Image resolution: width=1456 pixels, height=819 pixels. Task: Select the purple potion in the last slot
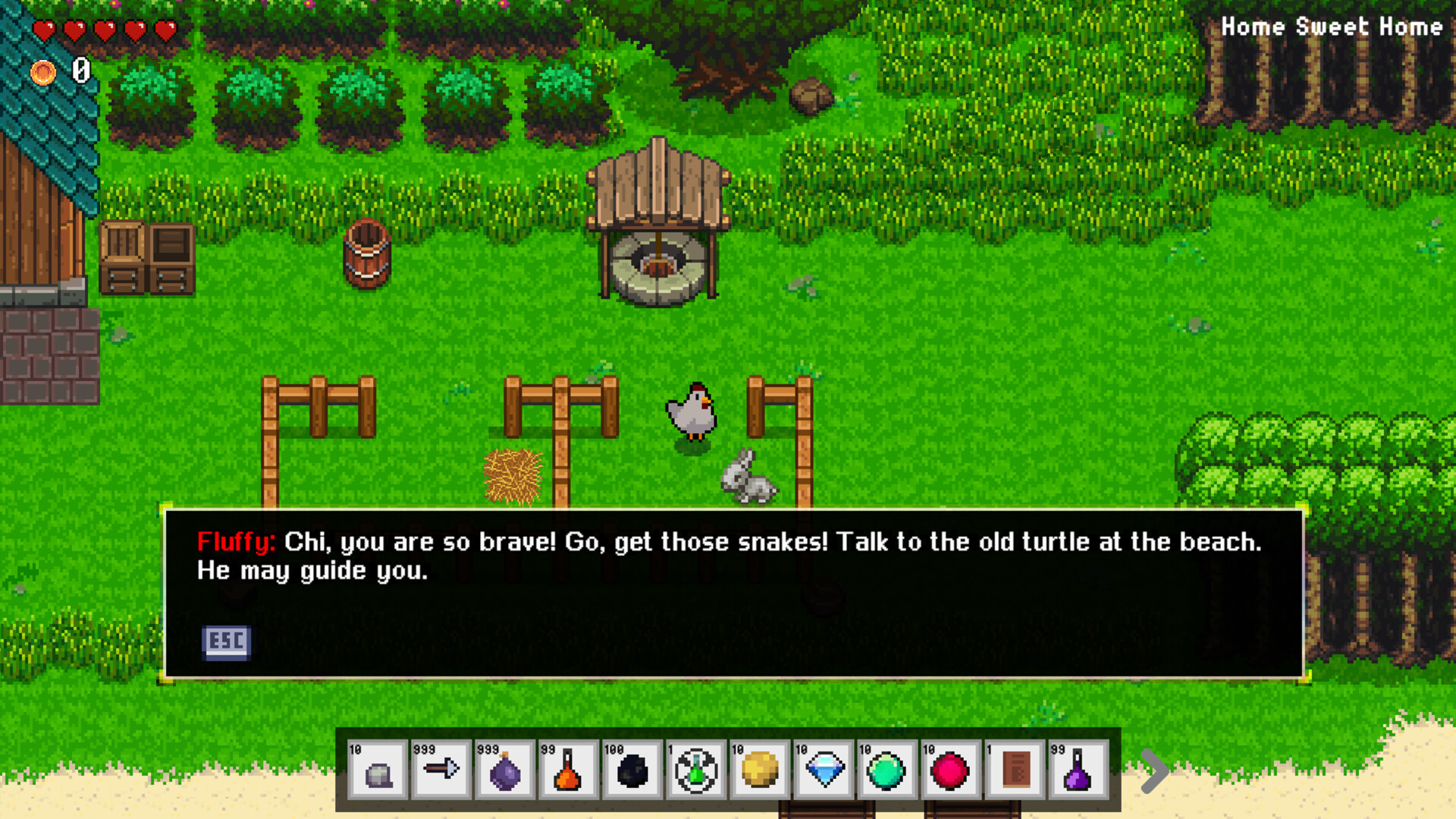[x=1078, y=771]
